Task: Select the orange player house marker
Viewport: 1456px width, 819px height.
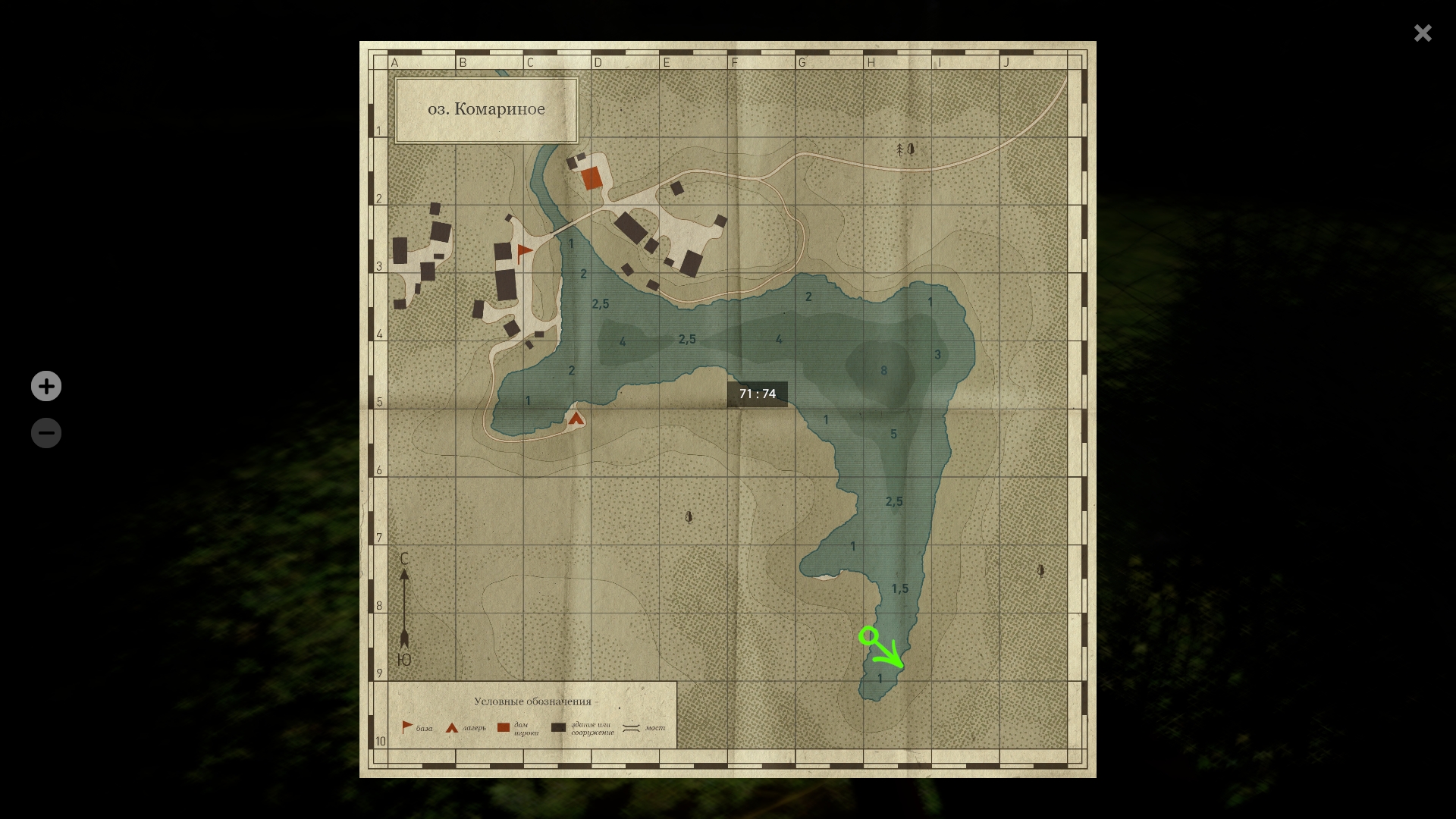Action: pos(591,178)
